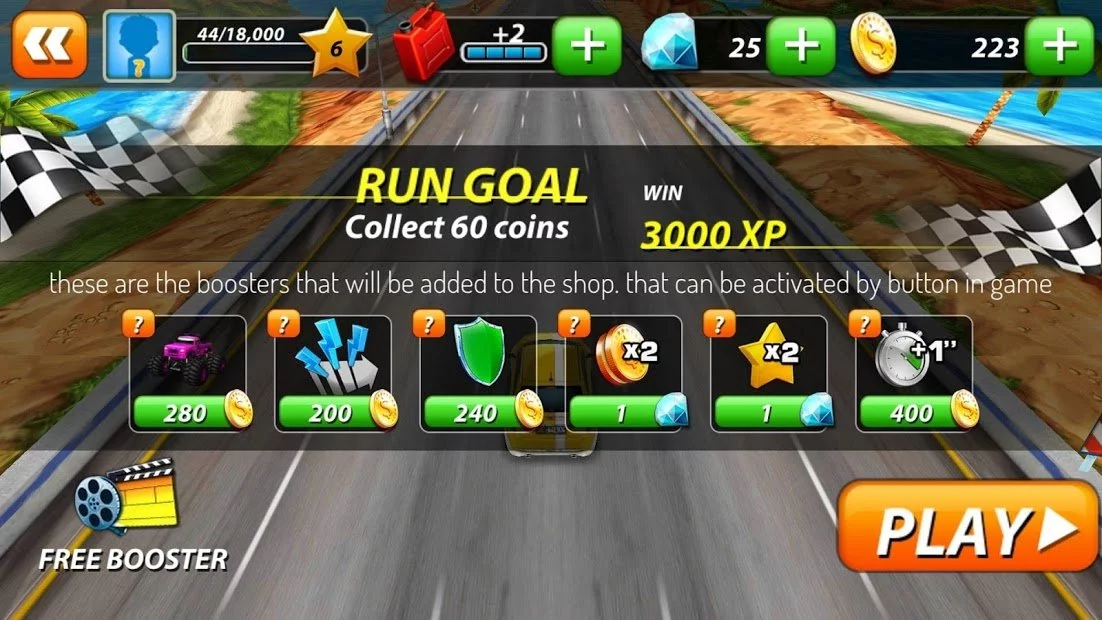Add more fuel with the green plus
Viewport: 1102px width, 620px height.
[586, 46]
